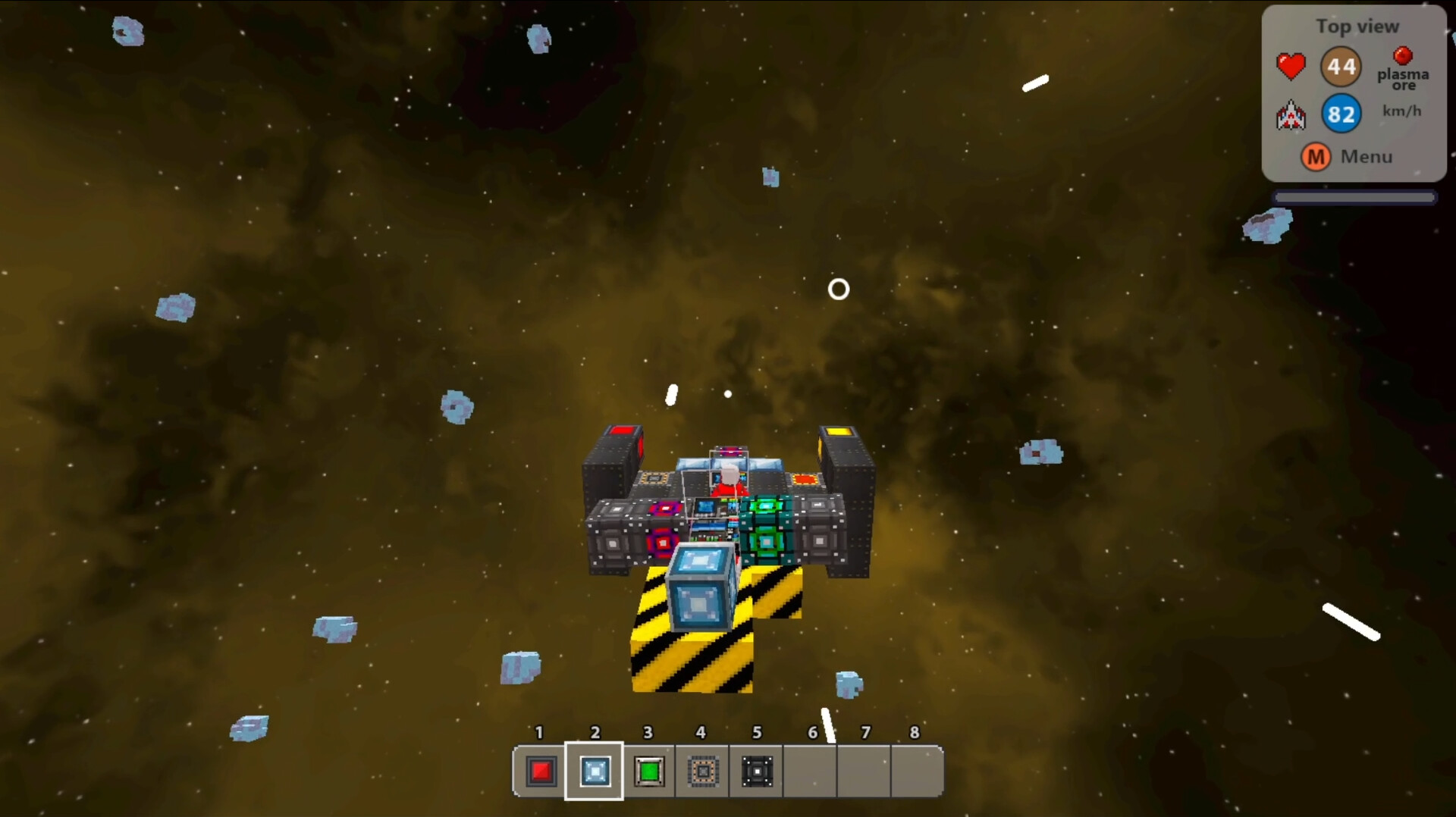1456x817 pixels.
Task: Click the progress bar below the HUD
Action: [x=1355, y=196]
